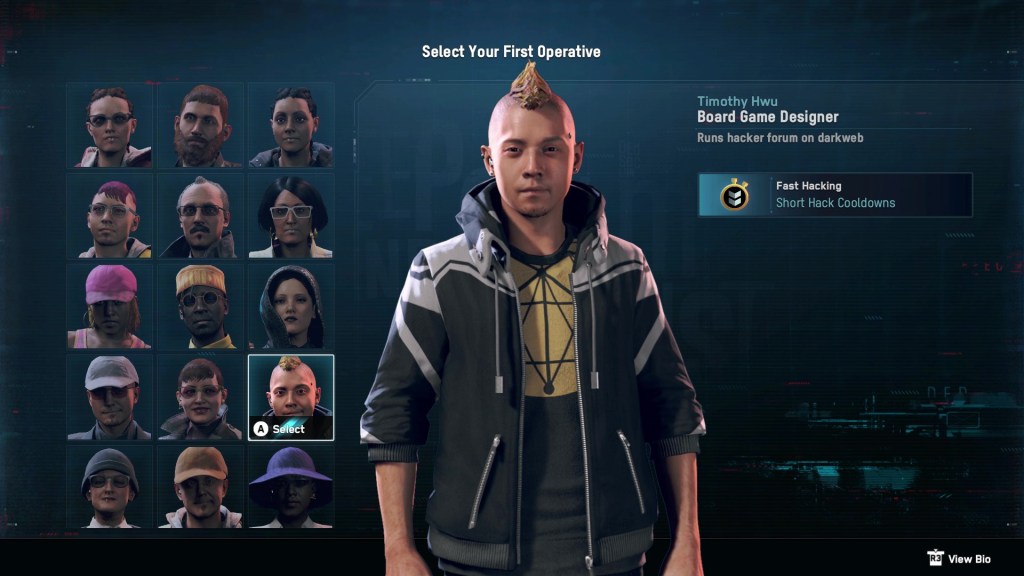1024x576 pixels.
Task: Pick the operative in the grey beanie
Action: coord(110,486)
